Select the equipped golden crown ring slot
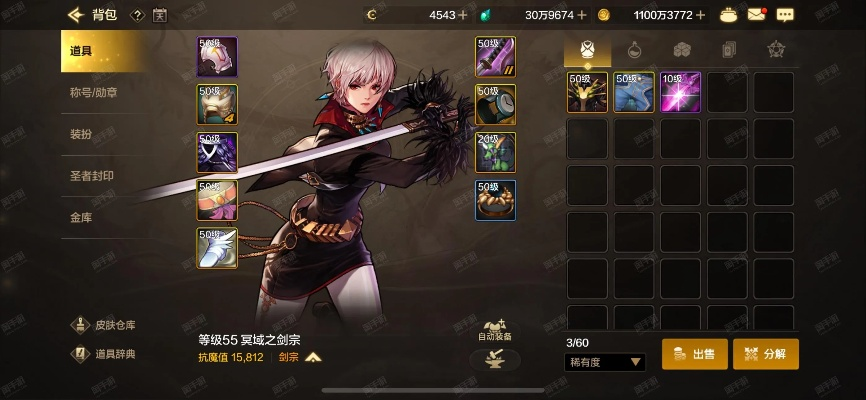Screen dimensions: 866x400 495,199
